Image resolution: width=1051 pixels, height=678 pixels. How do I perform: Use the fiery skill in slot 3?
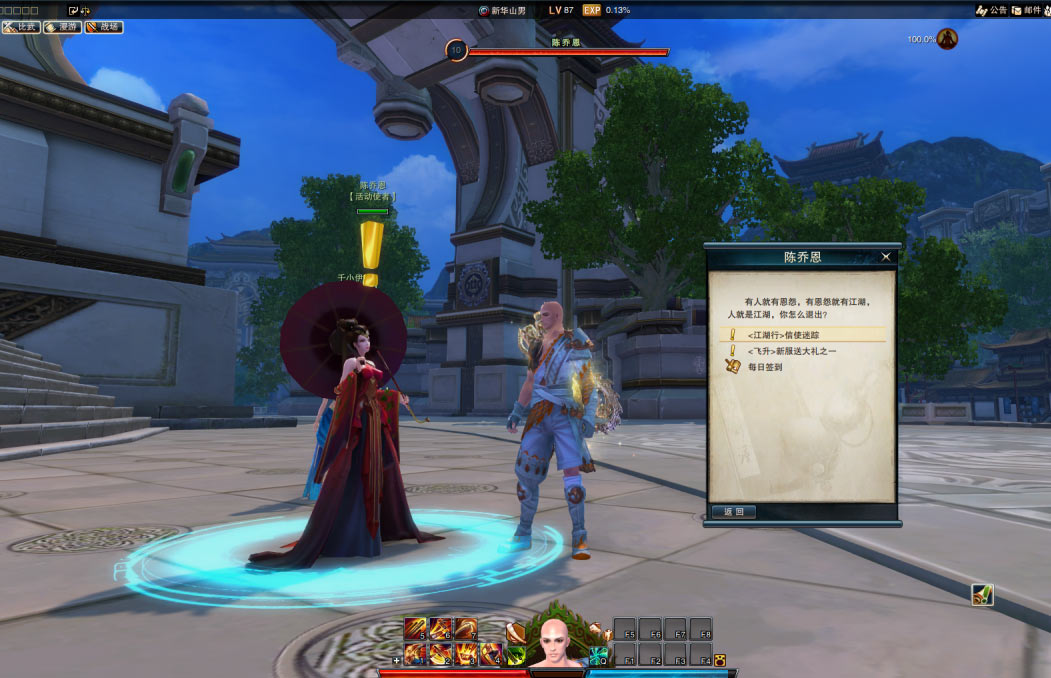tap(466, 655)
